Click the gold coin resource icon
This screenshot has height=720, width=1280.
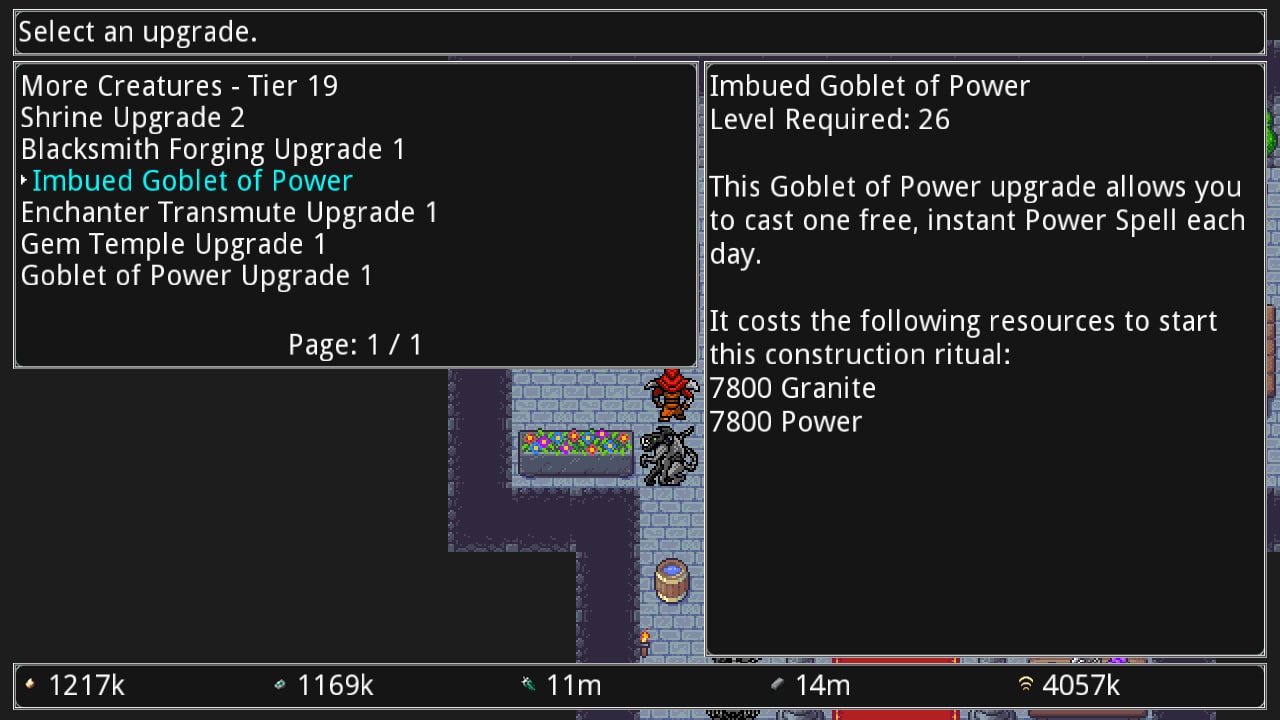31,686
